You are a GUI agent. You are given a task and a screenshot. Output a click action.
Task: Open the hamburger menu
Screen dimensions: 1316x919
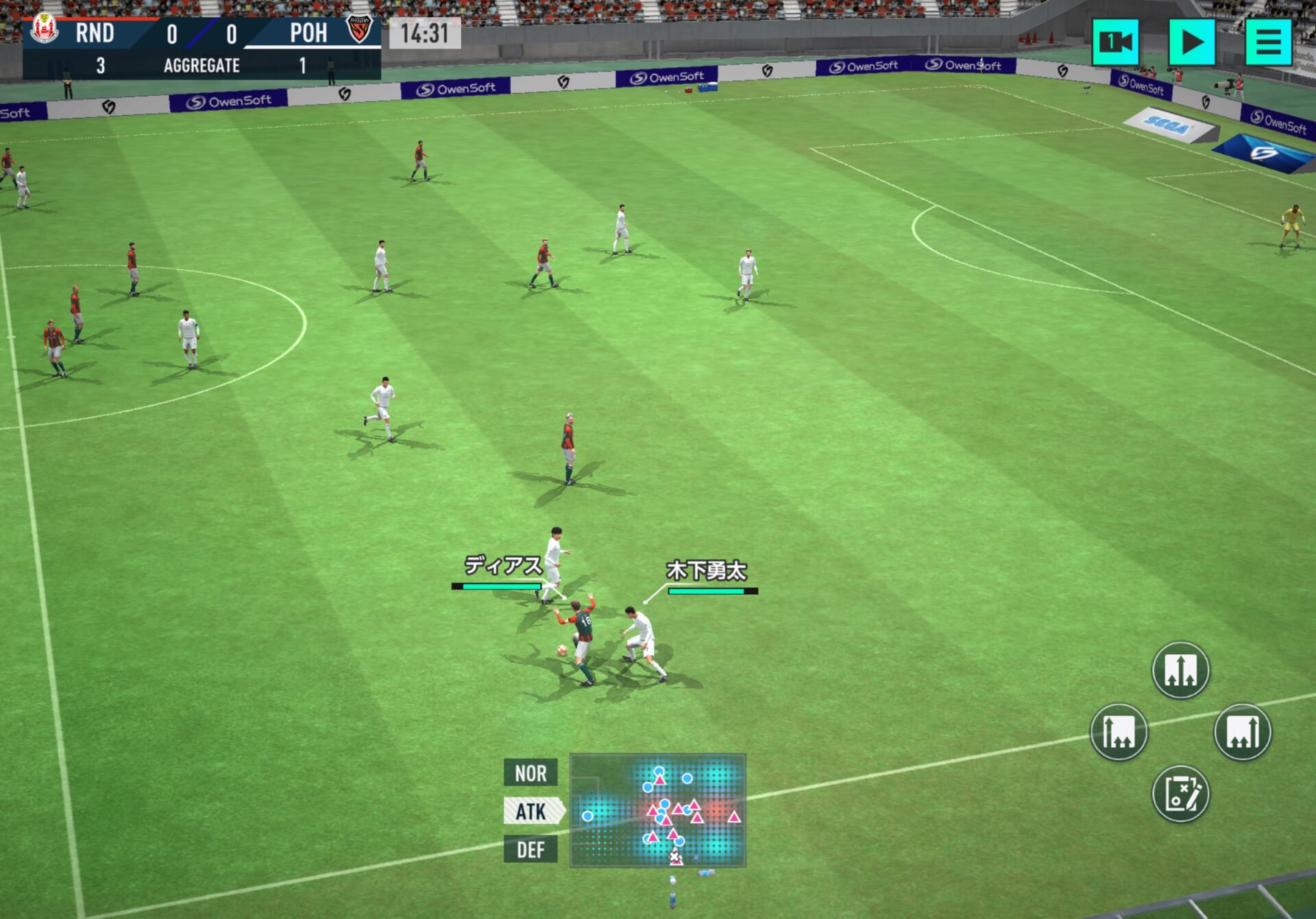(1268, 42)
